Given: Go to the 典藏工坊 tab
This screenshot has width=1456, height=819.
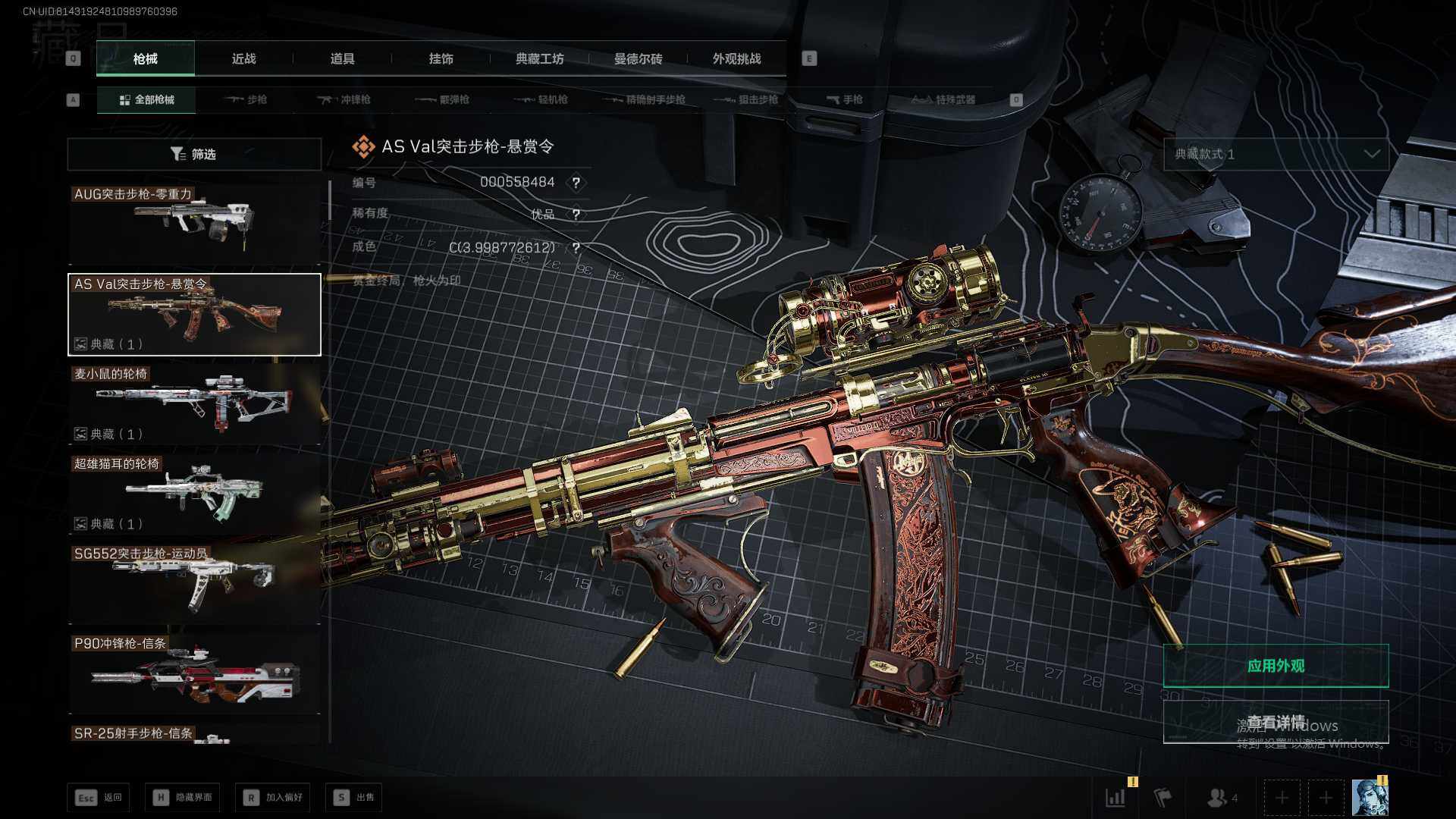Looking at the screenshot, I should (539, 59).
